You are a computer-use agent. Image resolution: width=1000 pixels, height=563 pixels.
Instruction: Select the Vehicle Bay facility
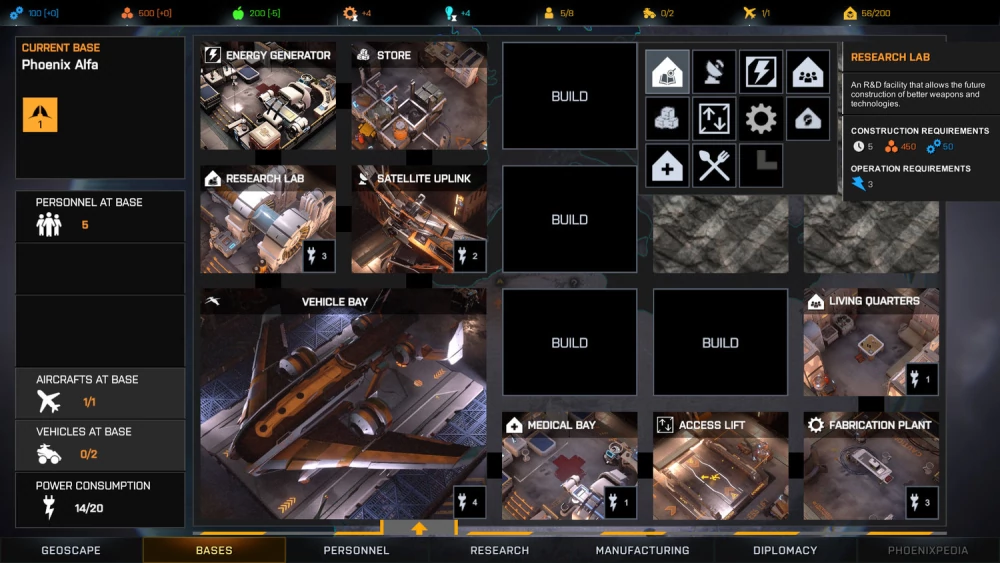[x=343, y=405]
